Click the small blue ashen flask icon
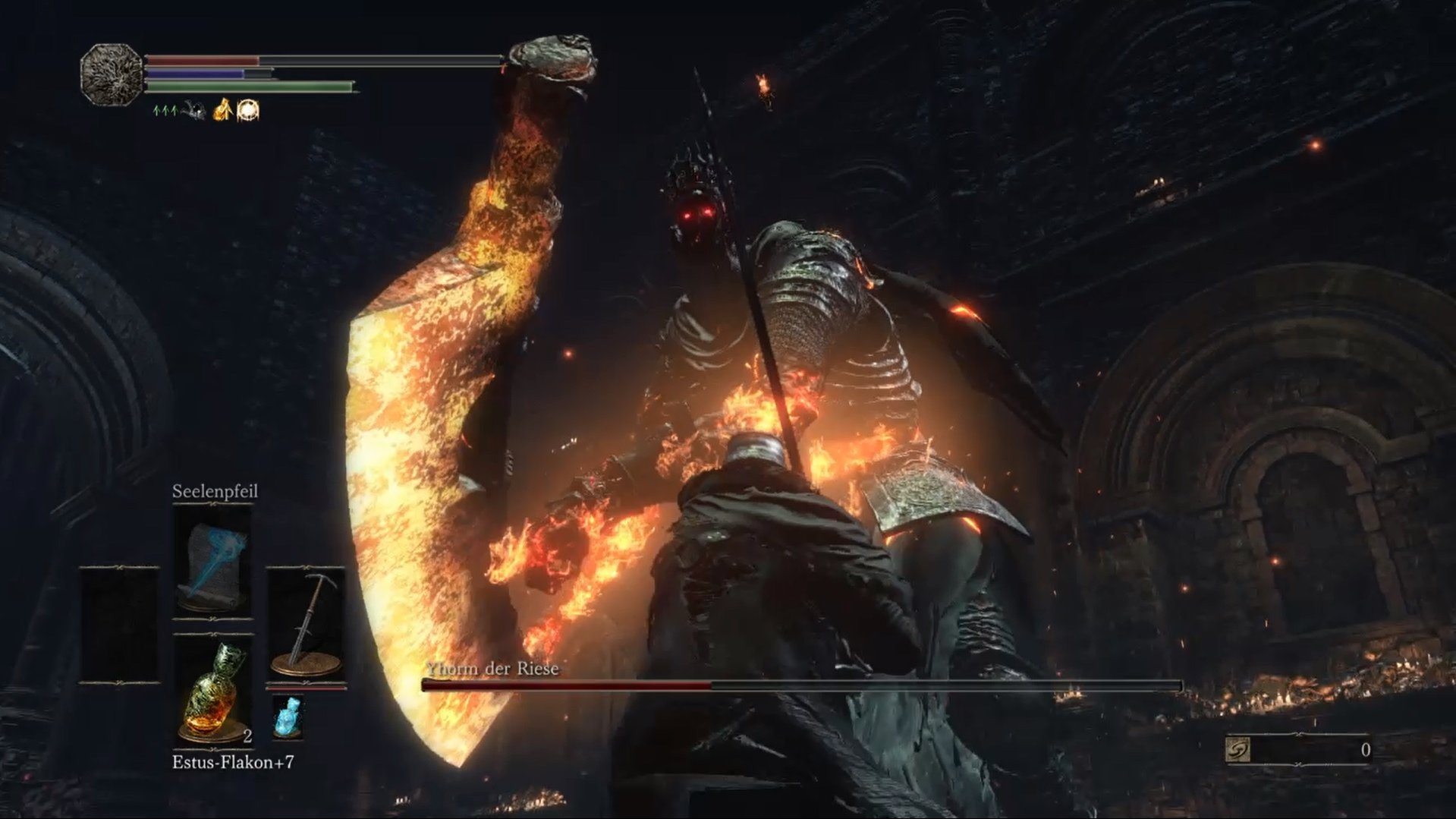The image size is (1456, 819). pyautogui.click(x=288, y=717)
